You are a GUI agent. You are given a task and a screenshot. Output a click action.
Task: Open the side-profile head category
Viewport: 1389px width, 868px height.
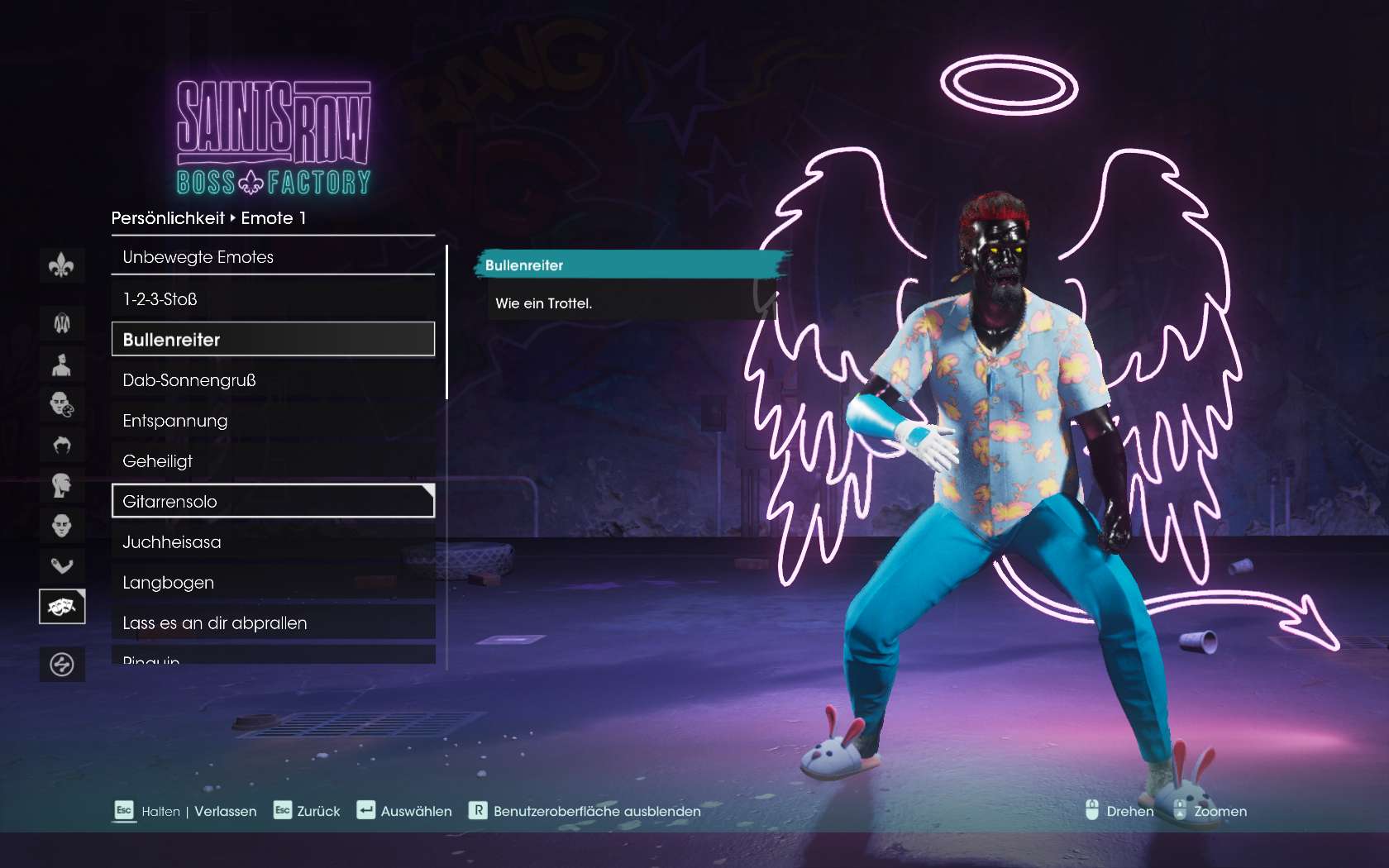(x=62, y=485)
